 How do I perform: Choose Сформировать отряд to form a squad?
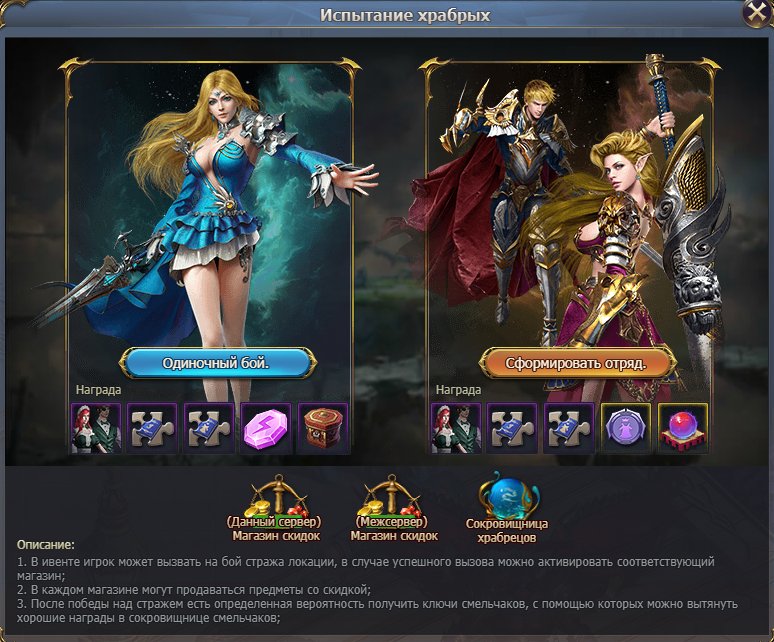click(577, 362)
